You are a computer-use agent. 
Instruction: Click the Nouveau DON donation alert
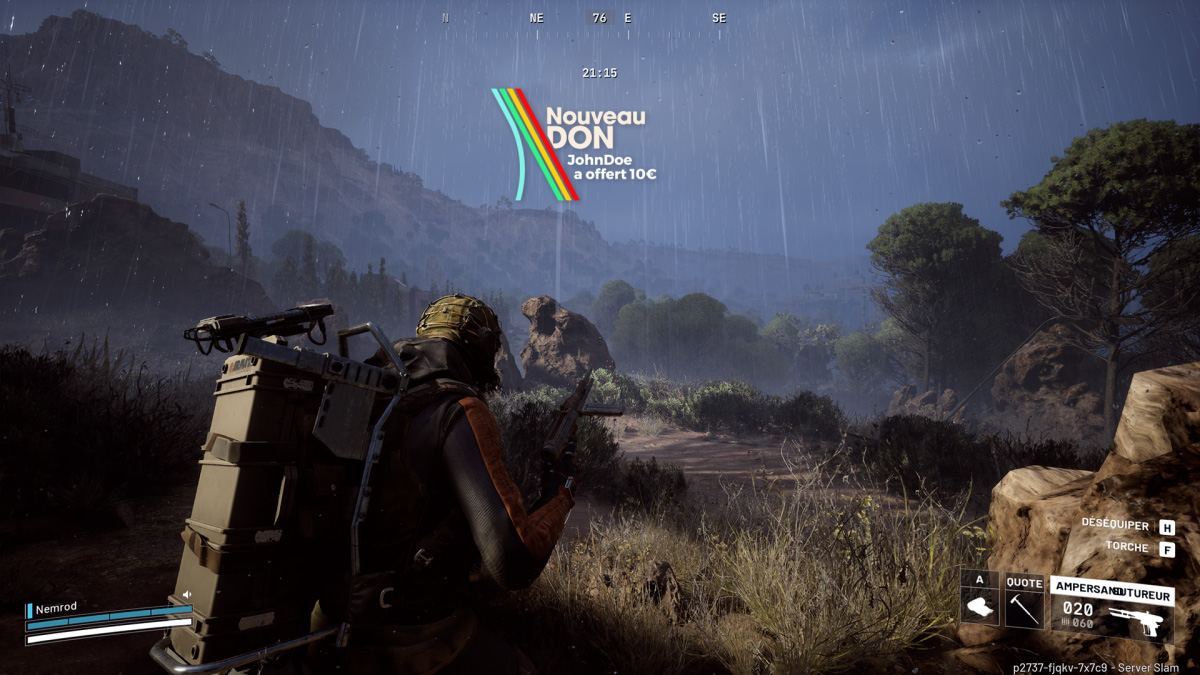click(x=575, y=145)
